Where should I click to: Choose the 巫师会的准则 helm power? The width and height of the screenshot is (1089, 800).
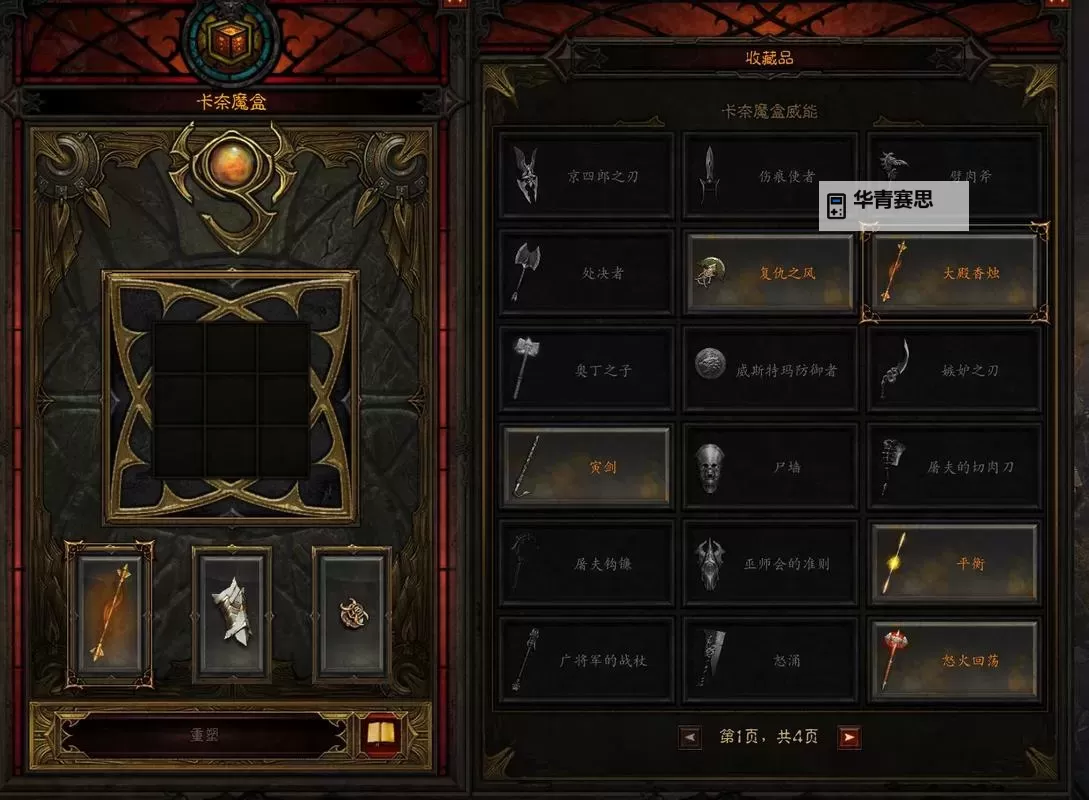[769, 564]
